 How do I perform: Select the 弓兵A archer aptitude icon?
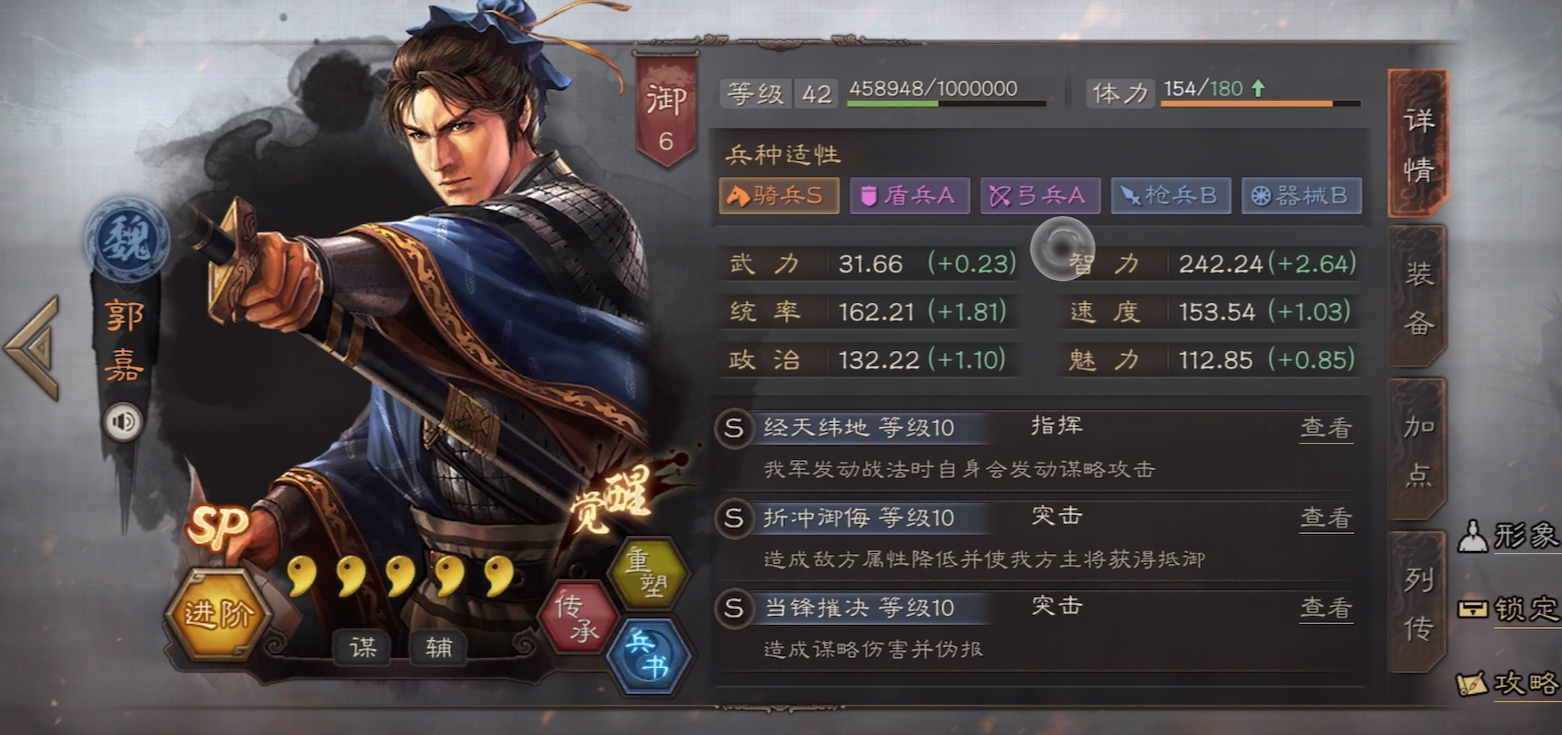pos(1040,196)
